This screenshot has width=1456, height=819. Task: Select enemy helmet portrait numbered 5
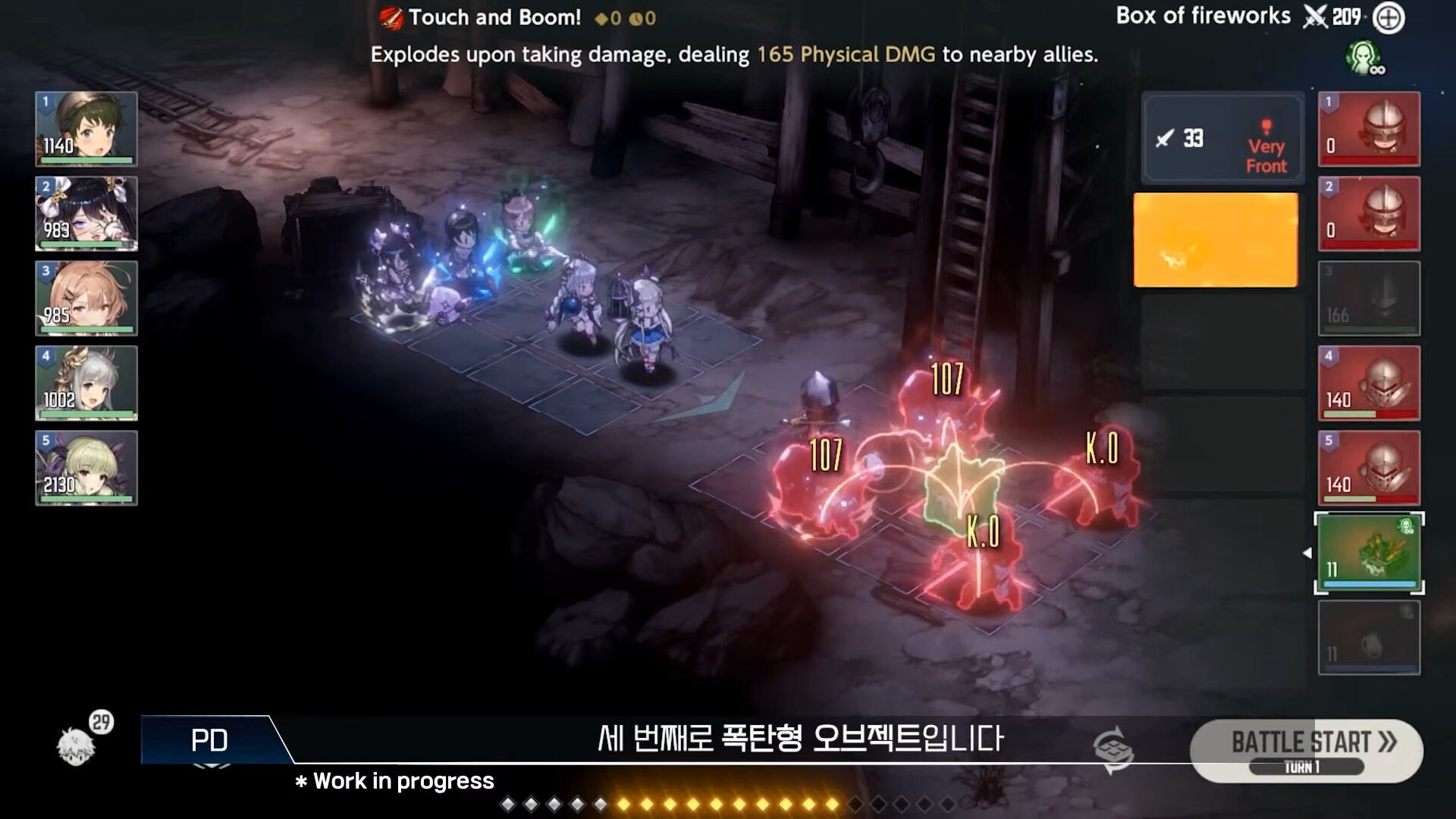[x=1369, y=468]
